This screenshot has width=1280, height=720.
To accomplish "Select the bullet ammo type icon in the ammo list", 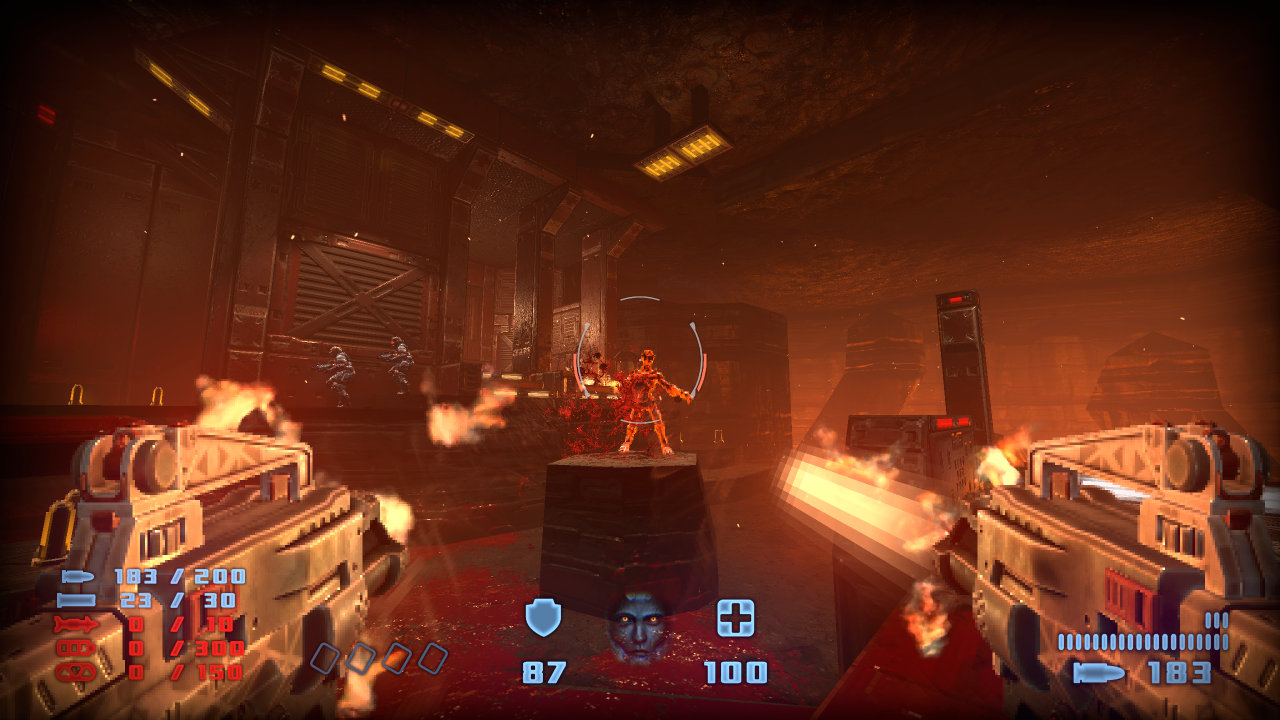I will click(x=77, y=576).
